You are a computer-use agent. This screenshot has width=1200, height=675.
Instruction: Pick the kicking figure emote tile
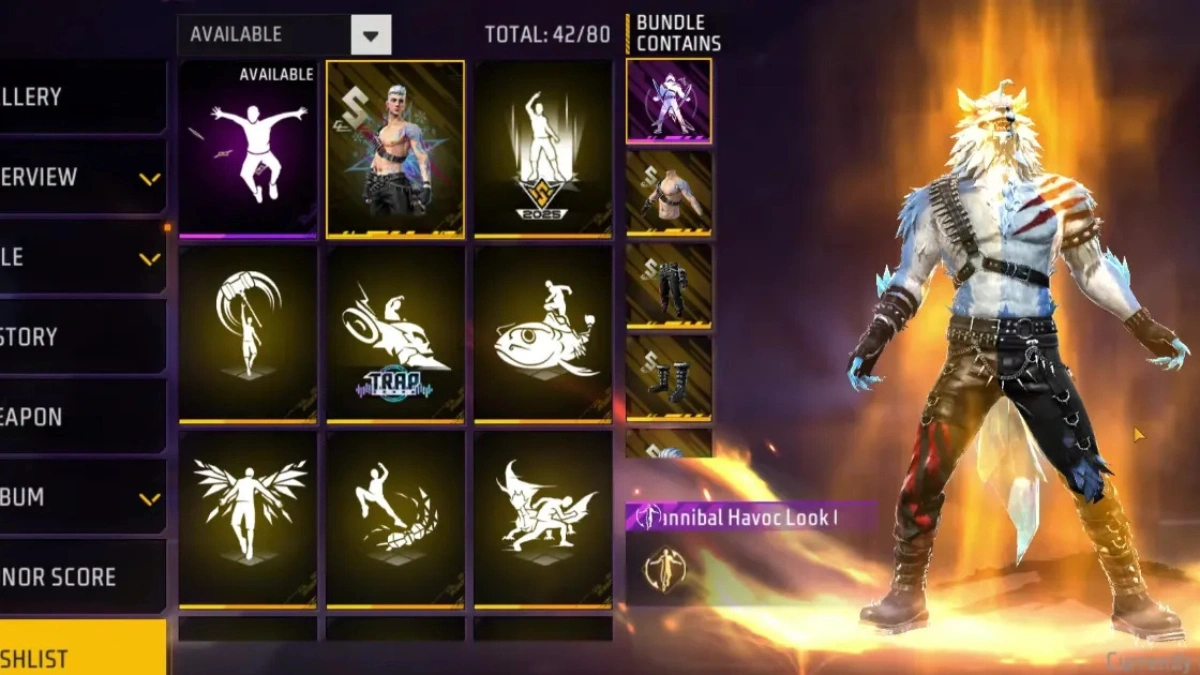pyautogui.click(x=395, y=519)
